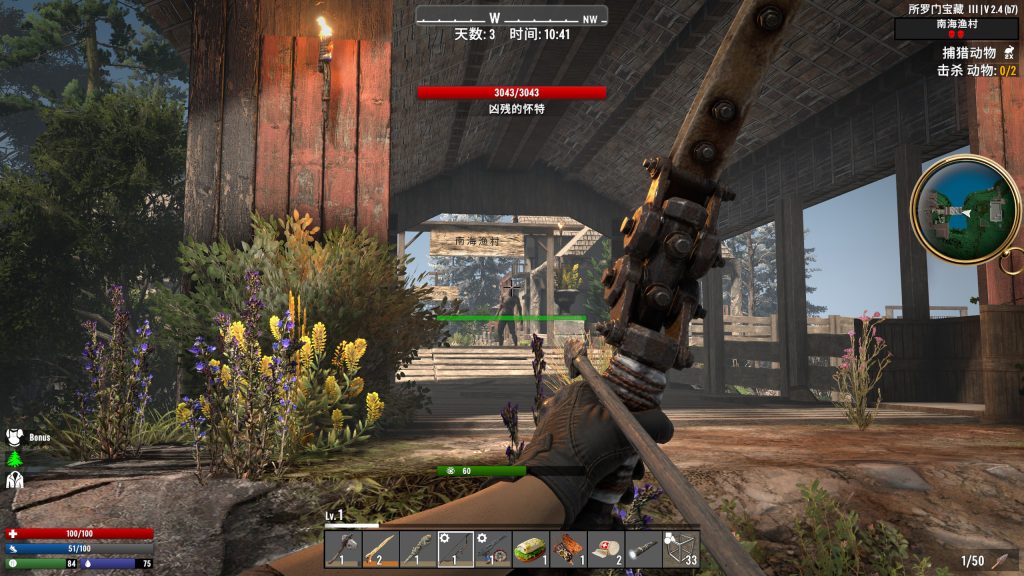Viewport: 1024px width, 576px height.
Task: Select the first aid bandage slot
Action: [605, 548]
